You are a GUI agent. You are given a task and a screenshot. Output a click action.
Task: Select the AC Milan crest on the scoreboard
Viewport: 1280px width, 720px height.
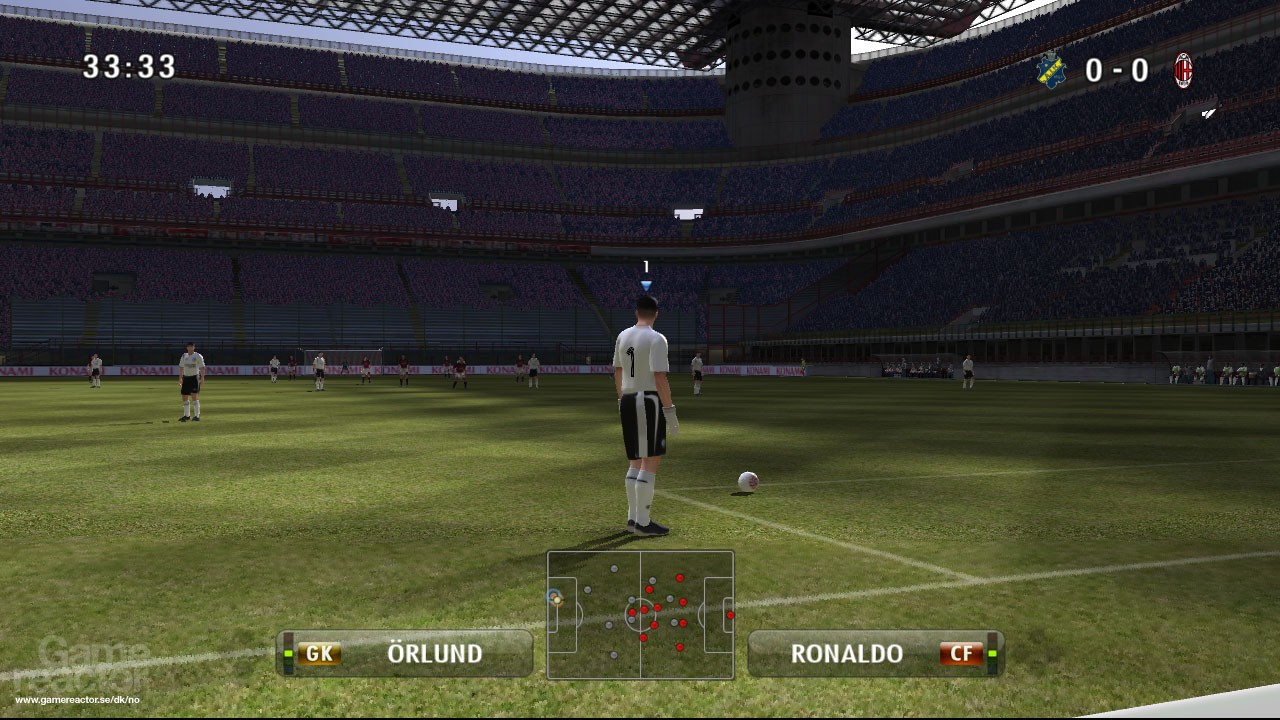pyautogui.click(x=1183, y=70)
